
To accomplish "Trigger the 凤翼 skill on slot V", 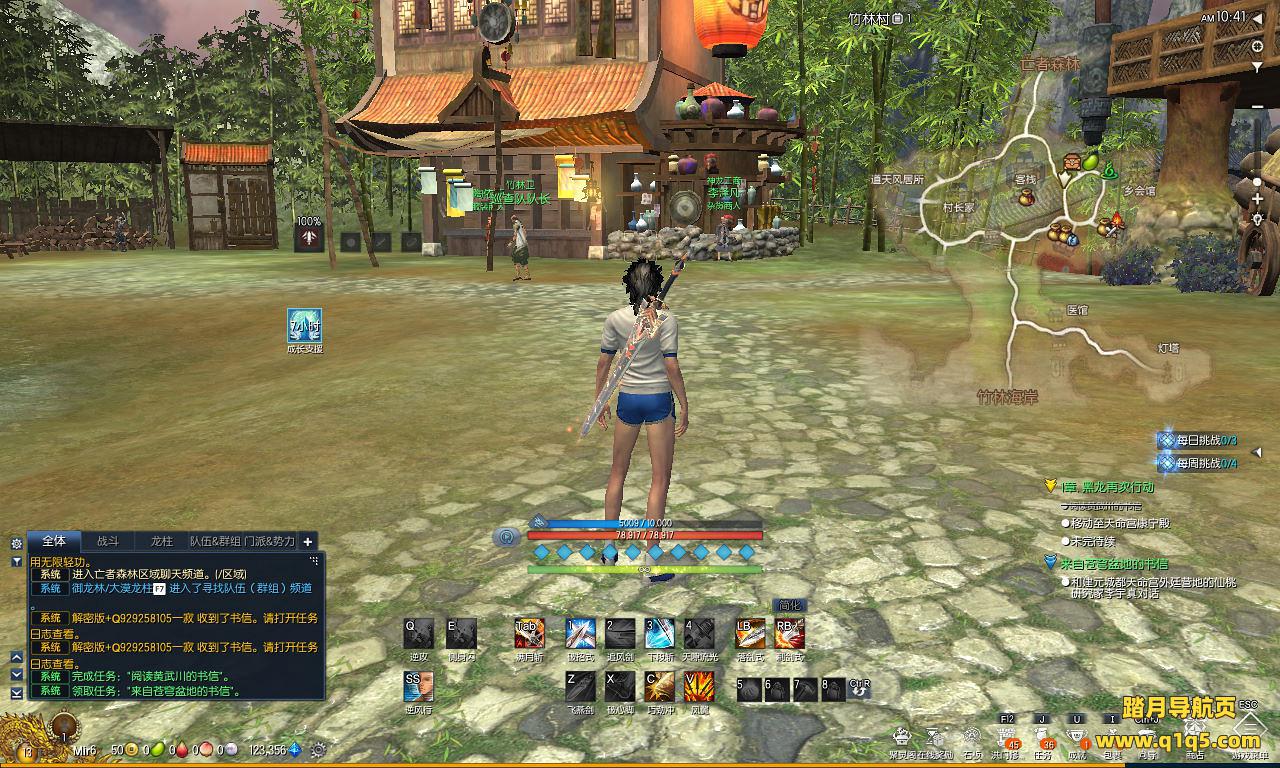I will point(698,686).
